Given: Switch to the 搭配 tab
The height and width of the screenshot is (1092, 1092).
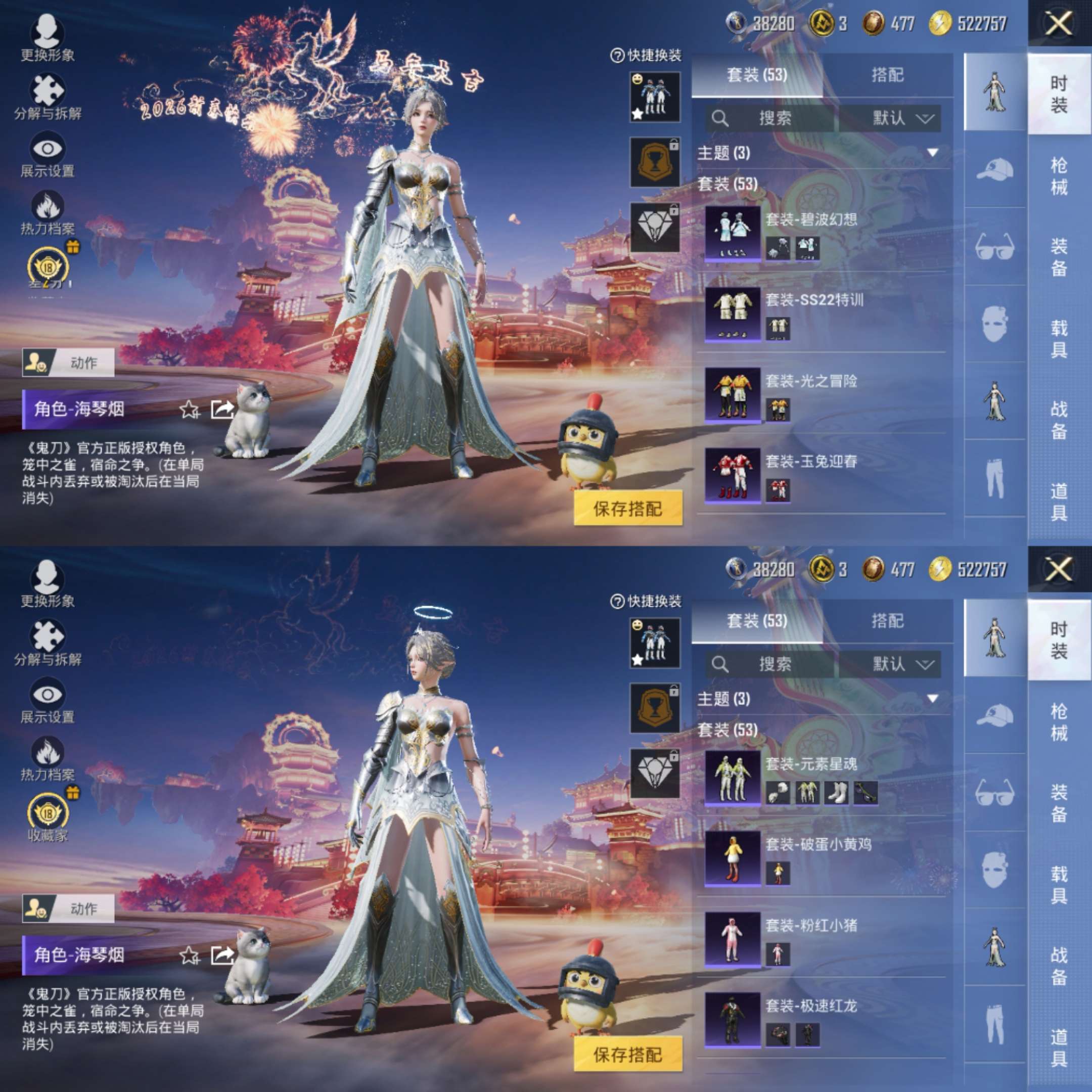Looking at the screenshot, I should point(885,76).
